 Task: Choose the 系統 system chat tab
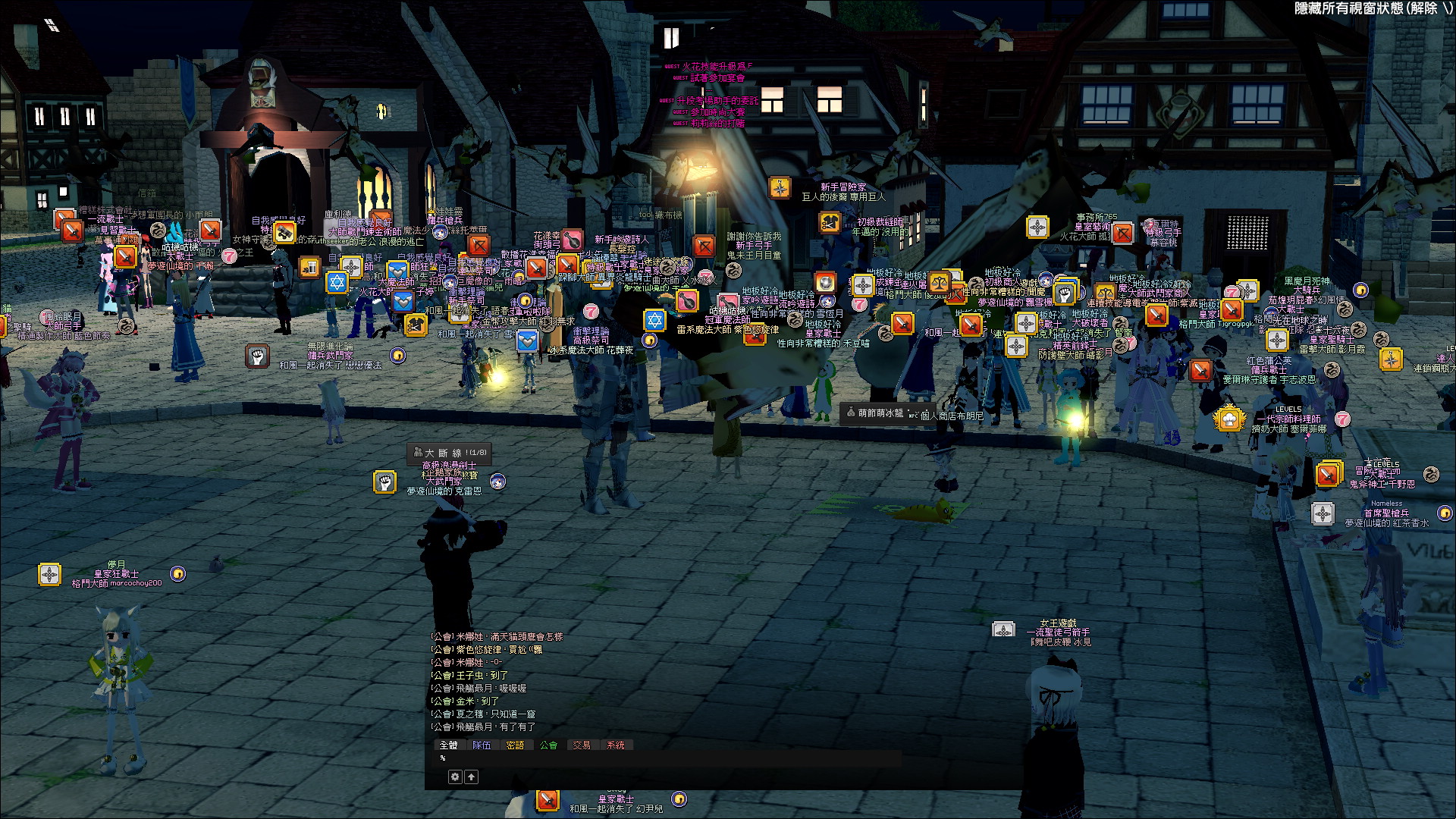pos(615,745)
